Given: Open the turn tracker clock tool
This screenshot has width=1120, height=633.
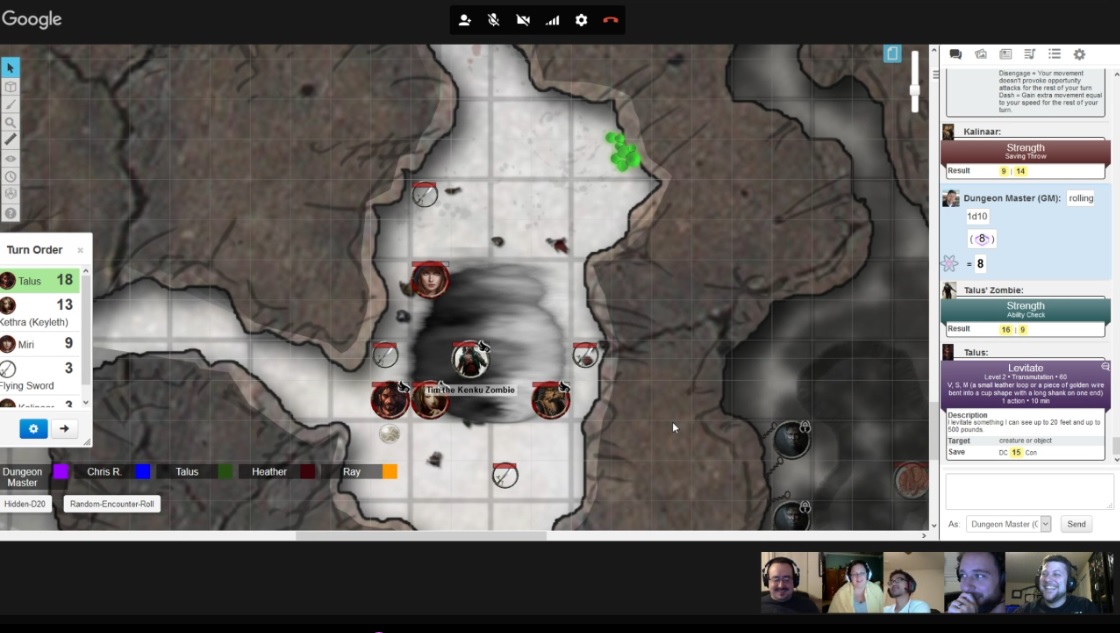Looking at the screenshot, I should pyautogui.click(x=10, y=177).
